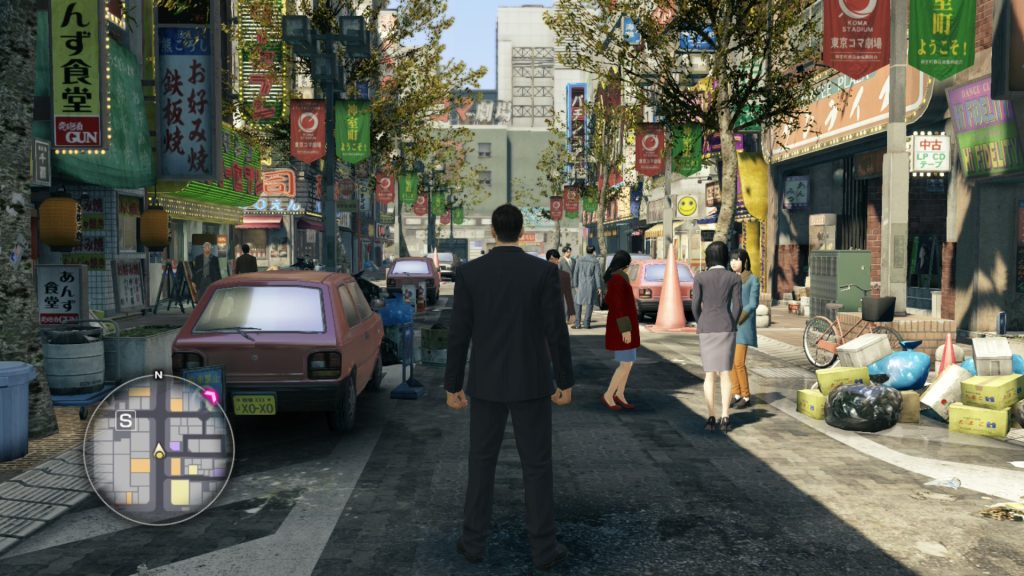This screenshot has height=576, width=1024.
Task: Select the S save-point marker on minimap
Action: 125,421
